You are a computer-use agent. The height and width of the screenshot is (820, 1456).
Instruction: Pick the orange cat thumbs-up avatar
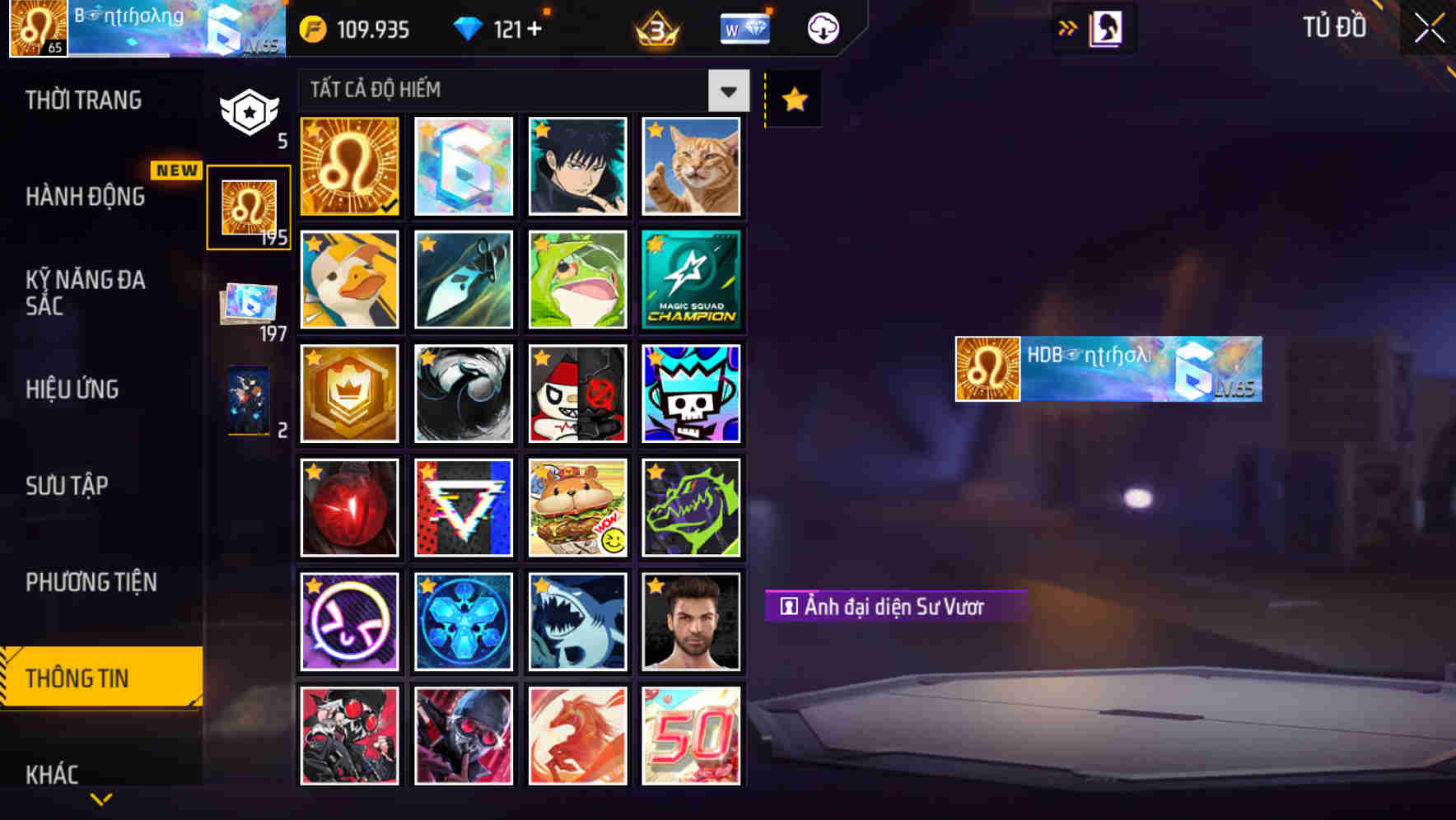692,167
